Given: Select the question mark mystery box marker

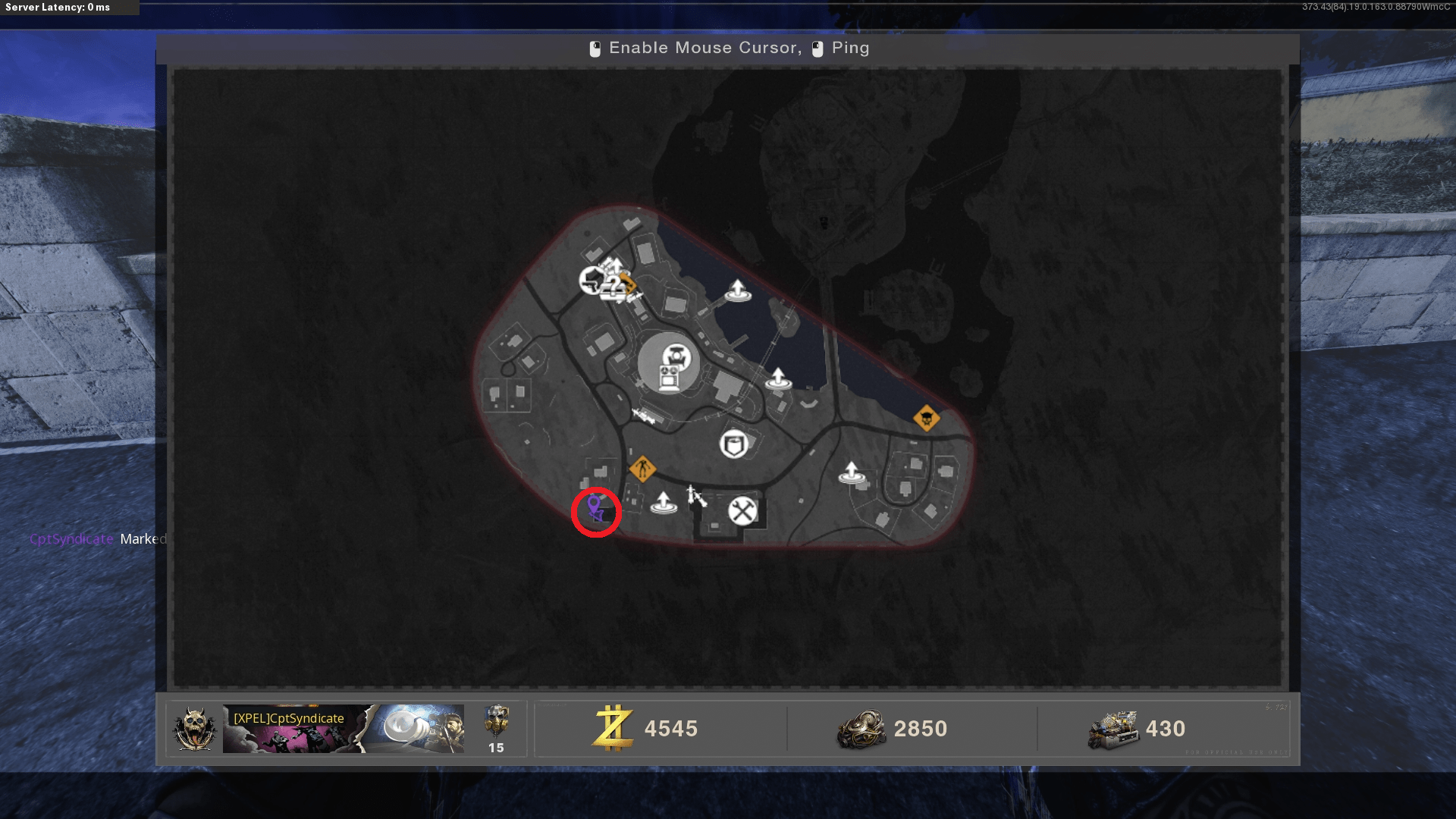Looking at the screenshot, I should click(x=613, y=286).
